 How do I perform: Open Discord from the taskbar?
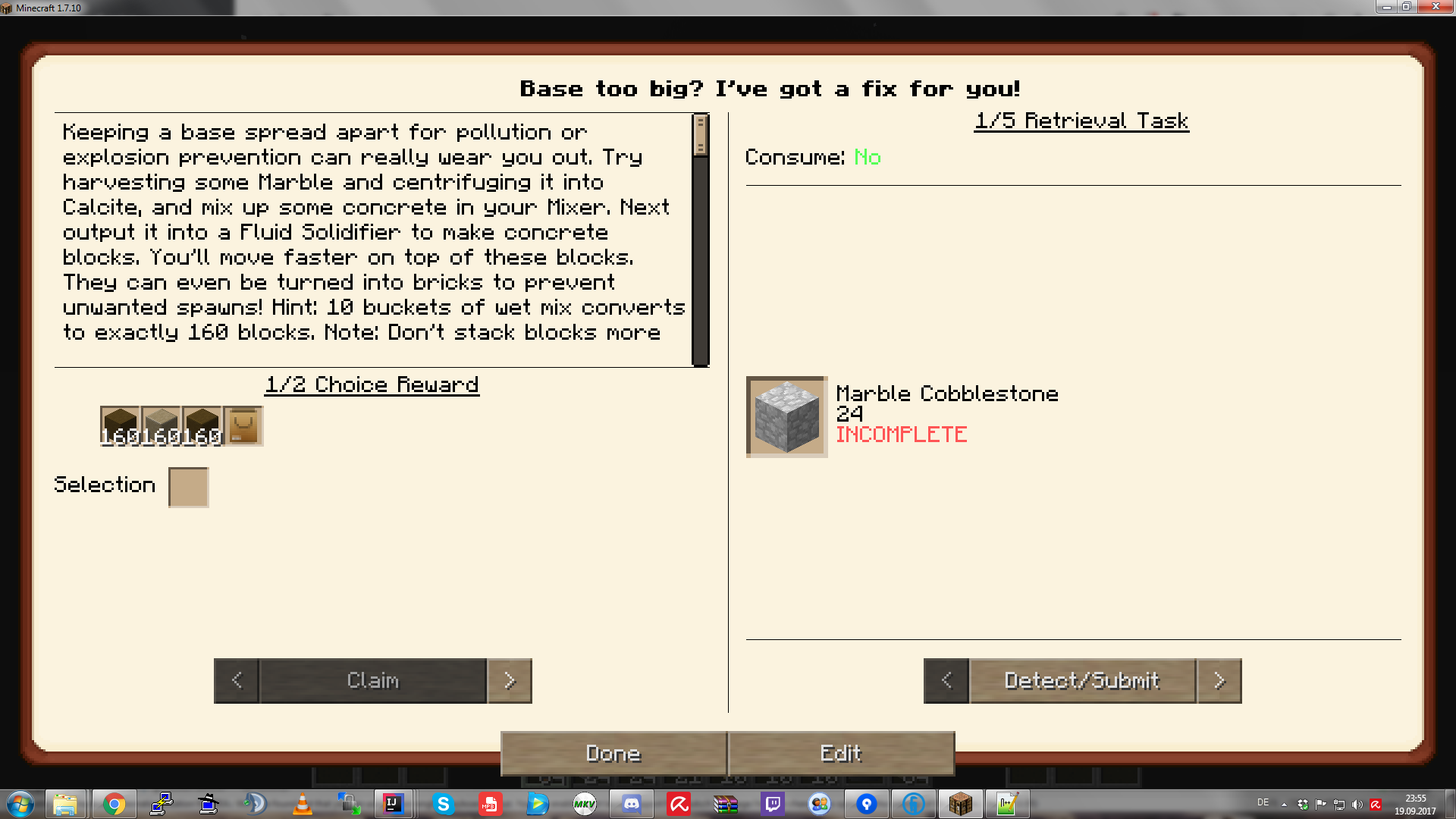click(x=632, y=804)
